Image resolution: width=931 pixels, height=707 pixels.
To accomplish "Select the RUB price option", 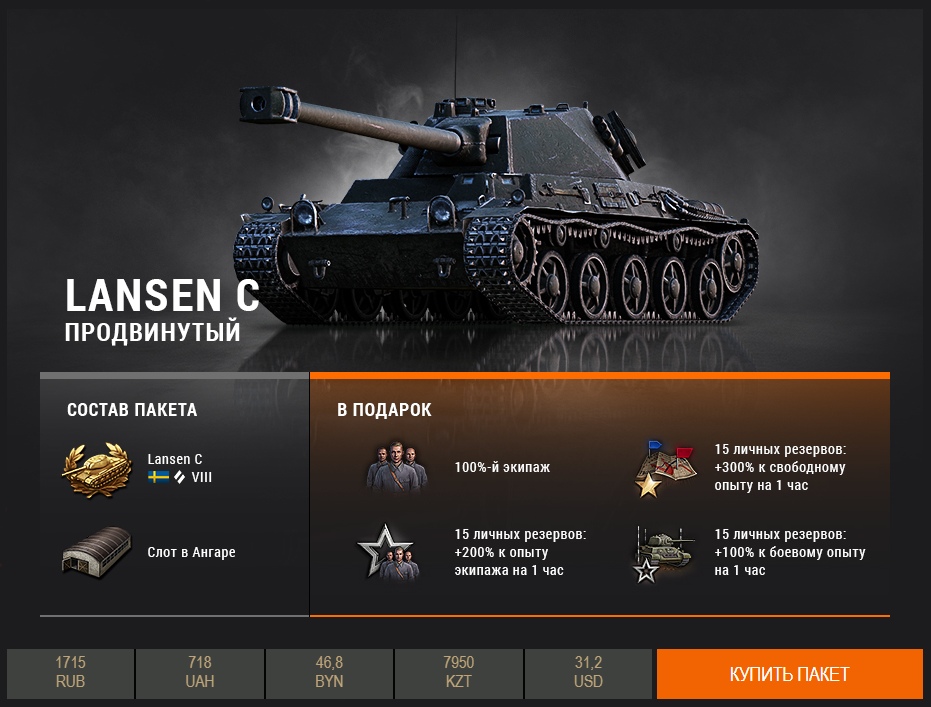I will 70,673.
